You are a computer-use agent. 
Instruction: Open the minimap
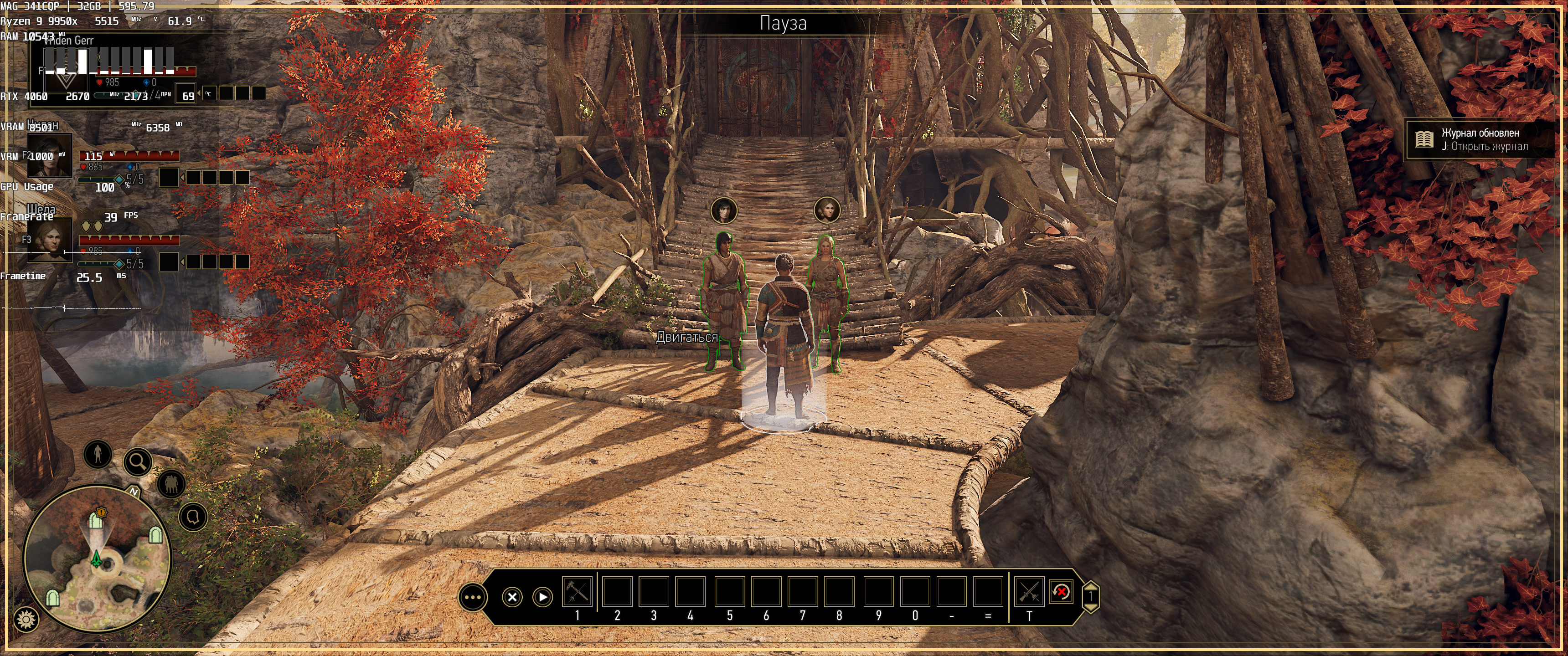(x=98, y=558)
